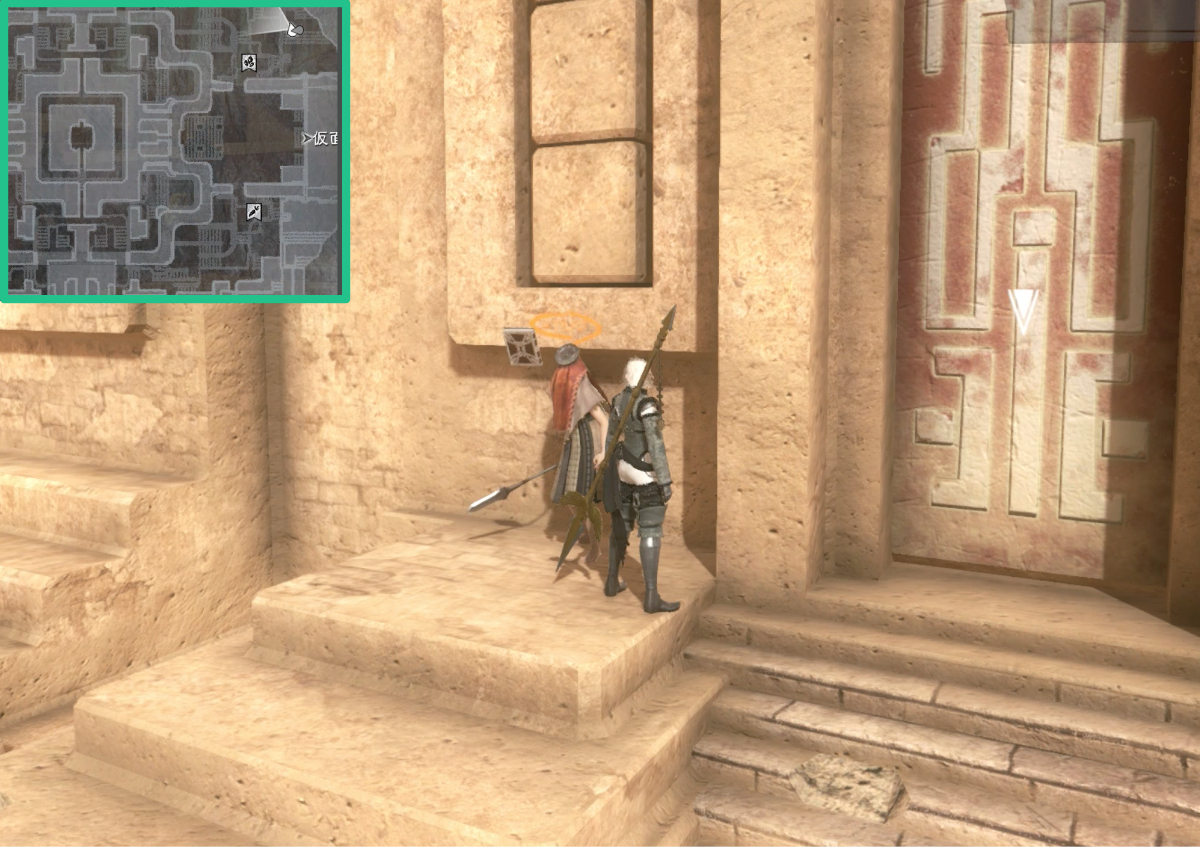Click the player position arrow on minimap
1200x850 pixels.
(x=293, y=30)
